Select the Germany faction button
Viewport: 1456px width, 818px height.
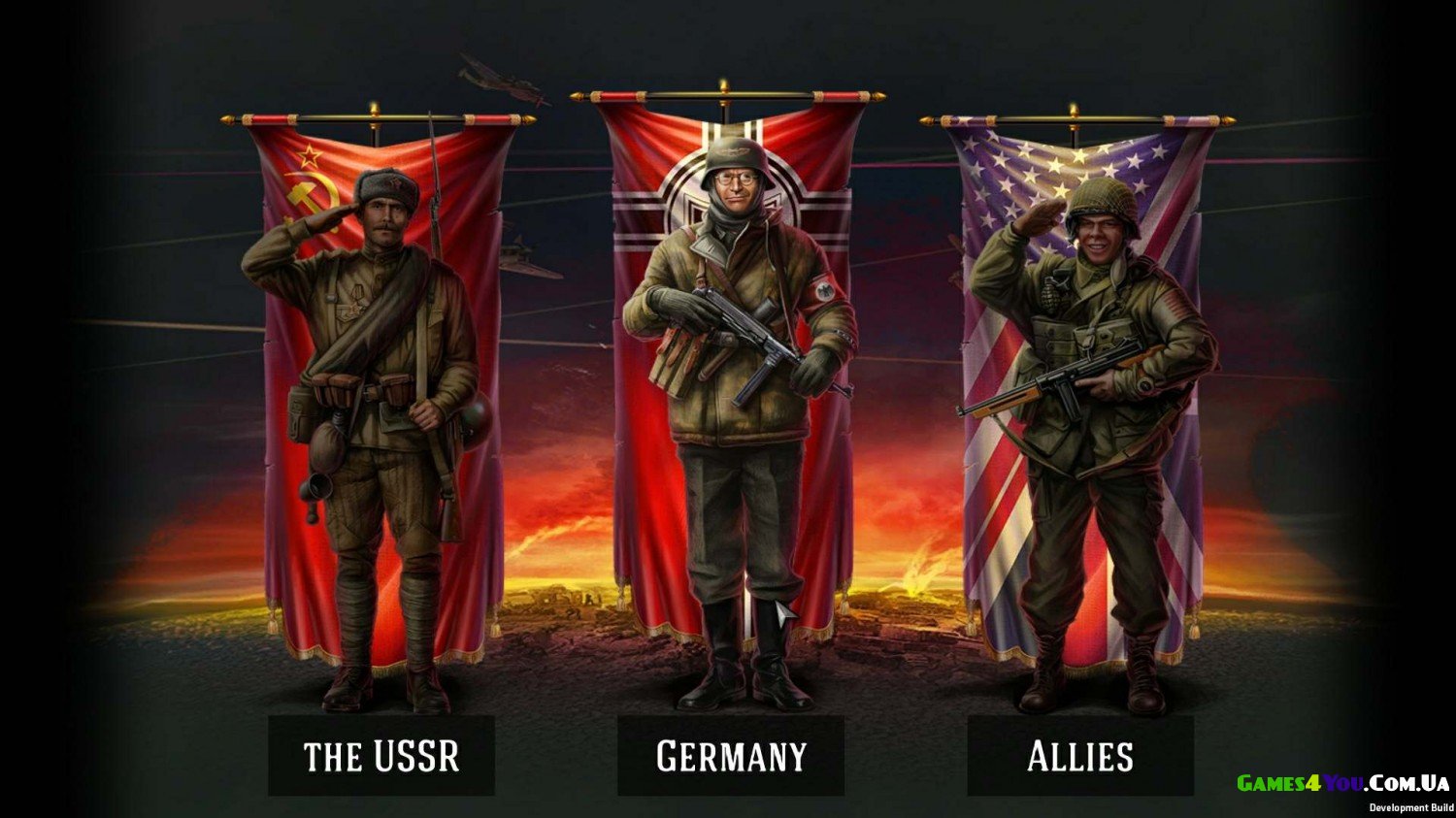[x=731, y=756]
